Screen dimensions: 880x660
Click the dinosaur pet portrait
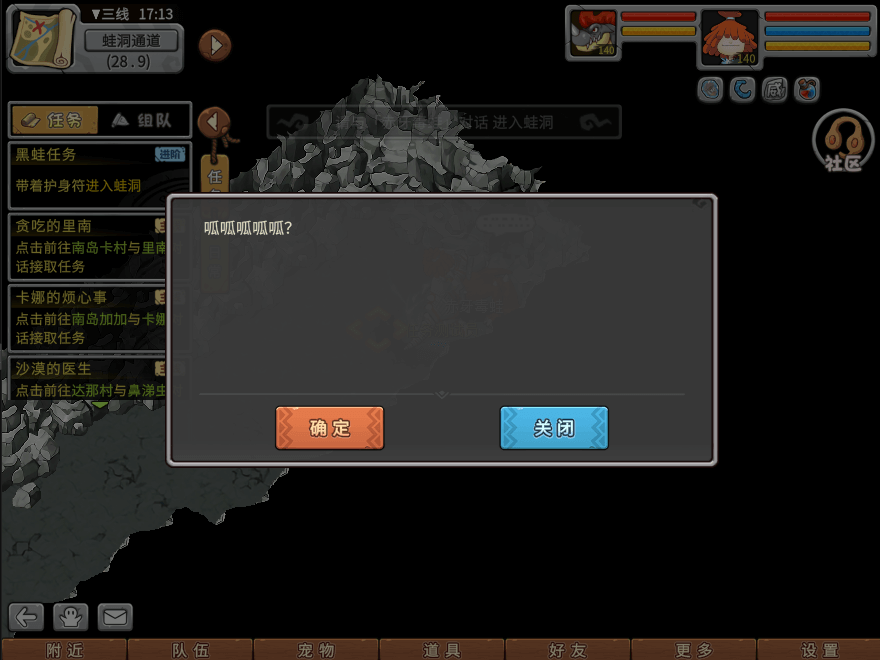coord(594,34)
